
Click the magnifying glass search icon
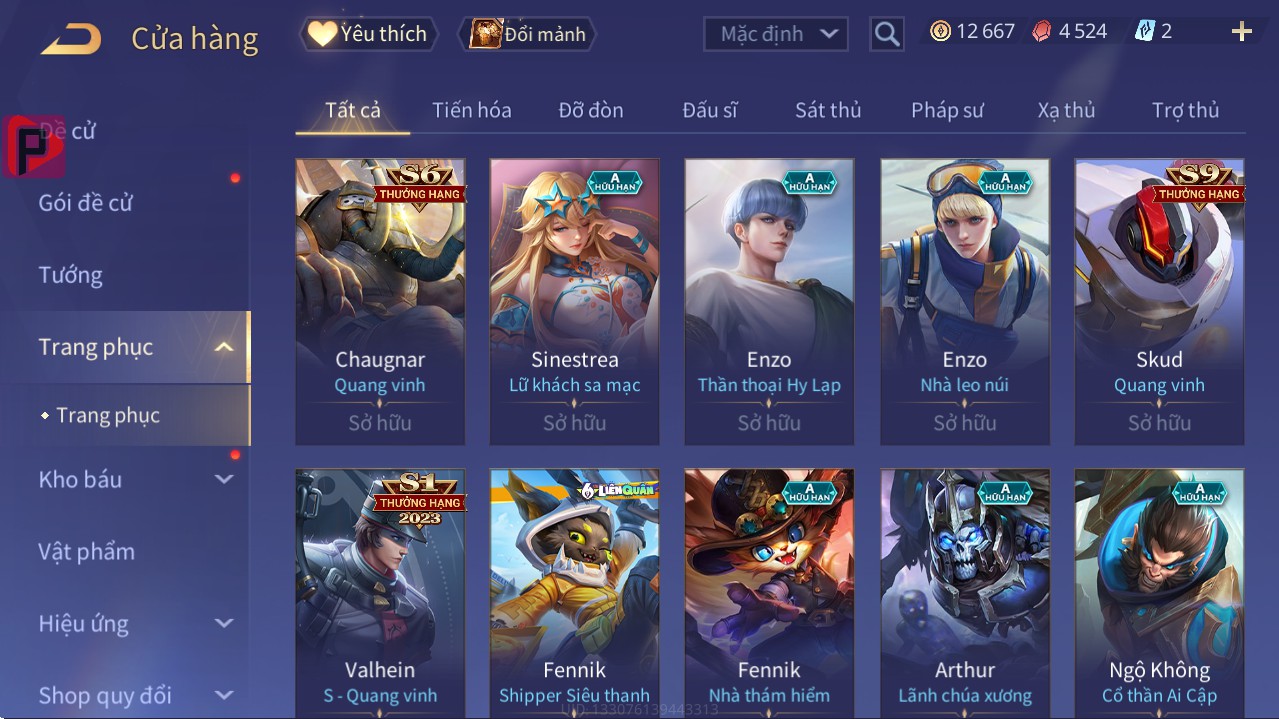[x=887, y=34]
